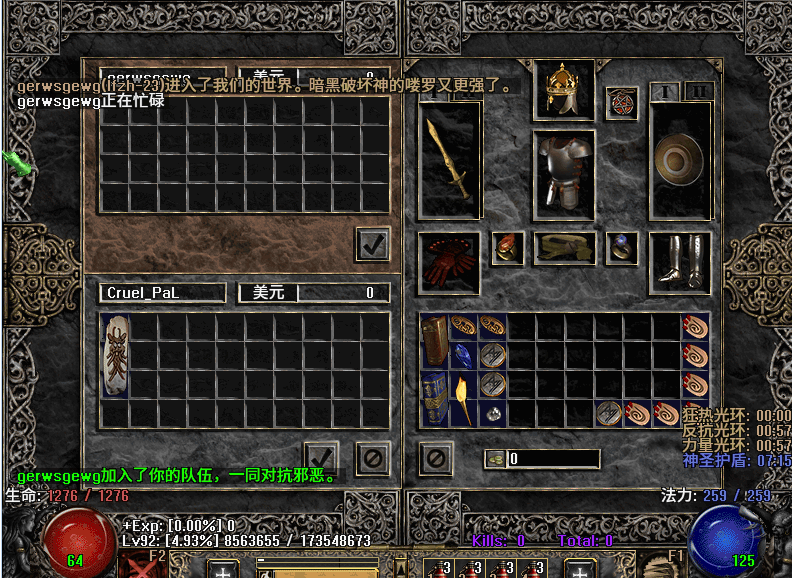This screenshot has height=578, width=792.
Task: Select the red gloves slot
Action: (x=448, y=258)
